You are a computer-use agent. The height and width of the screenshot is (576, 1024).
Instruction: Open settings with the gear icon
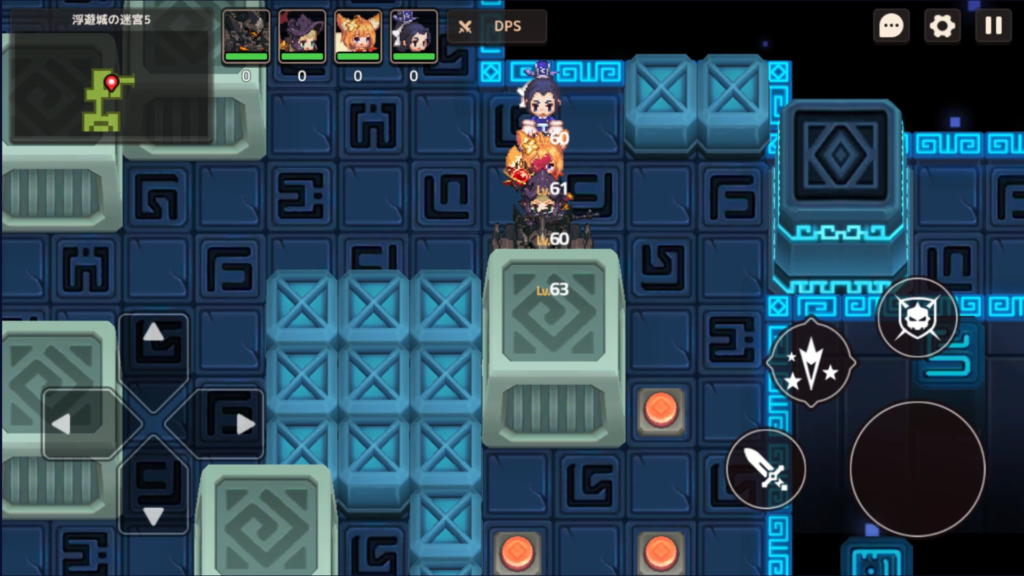942,26
